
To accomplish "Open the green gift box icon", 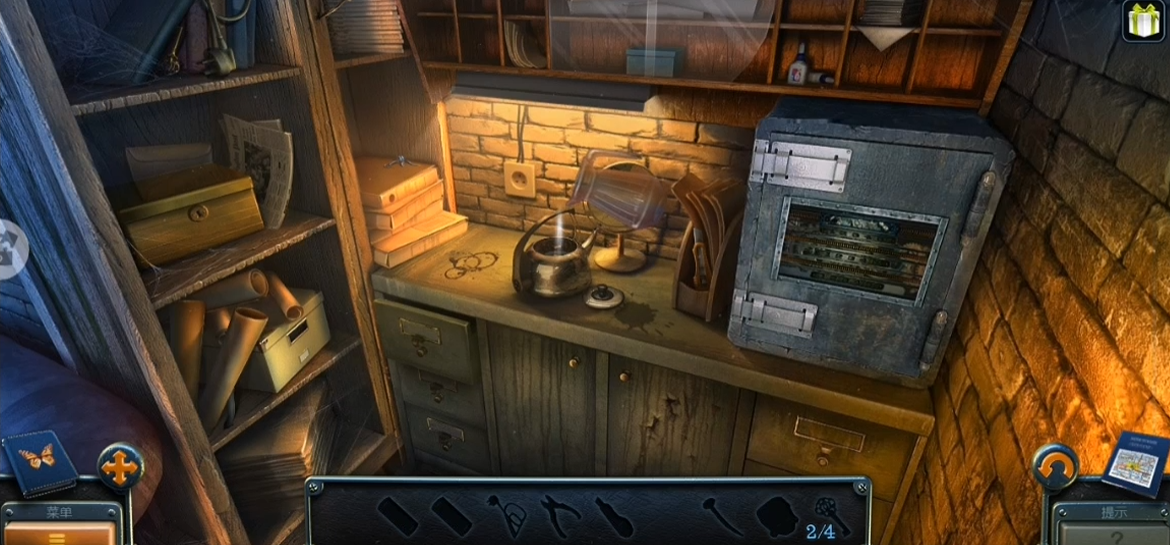I will (1143, 21).
